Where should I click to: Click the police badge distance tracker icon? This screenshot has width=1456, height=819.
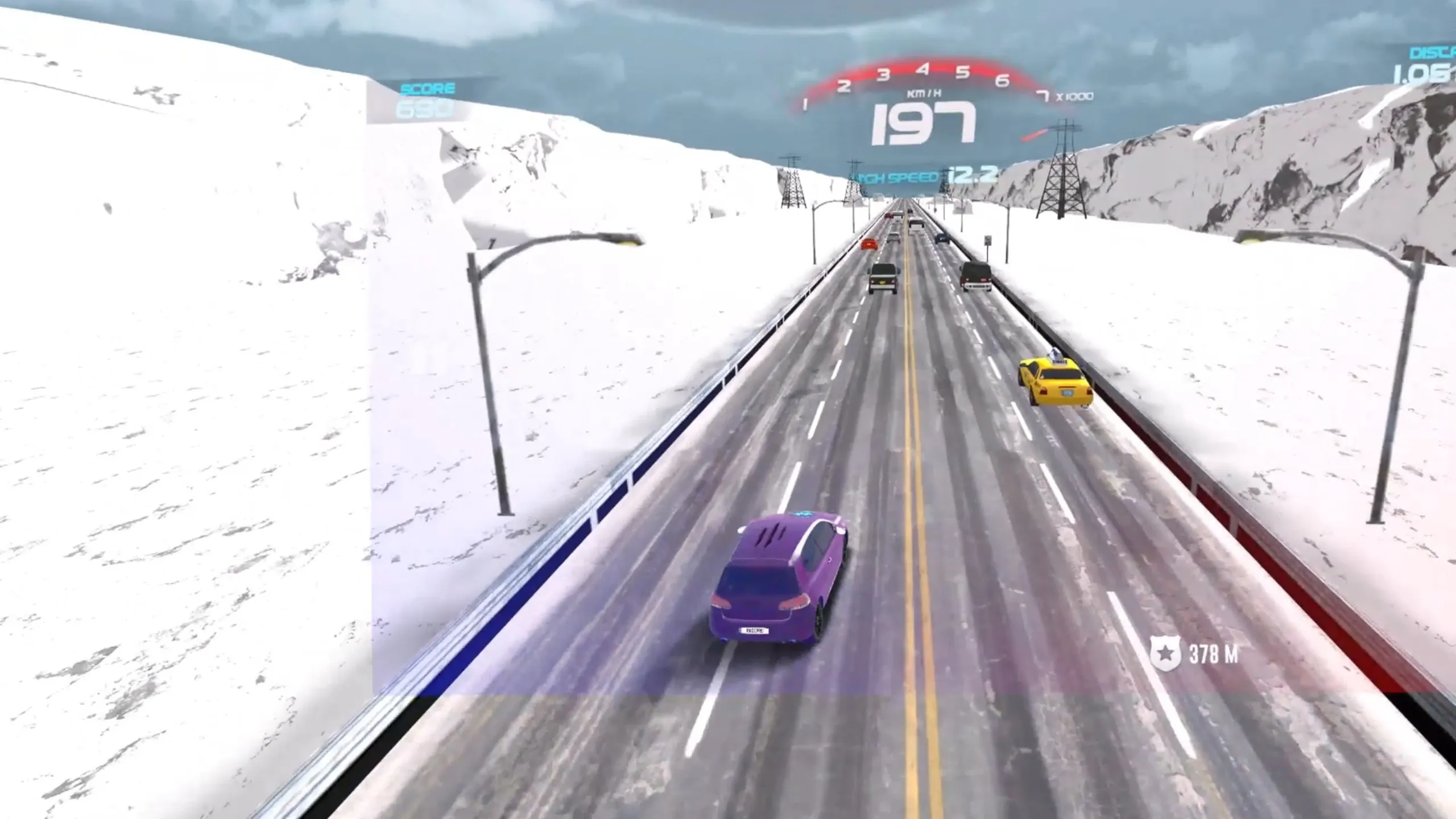1165,653
